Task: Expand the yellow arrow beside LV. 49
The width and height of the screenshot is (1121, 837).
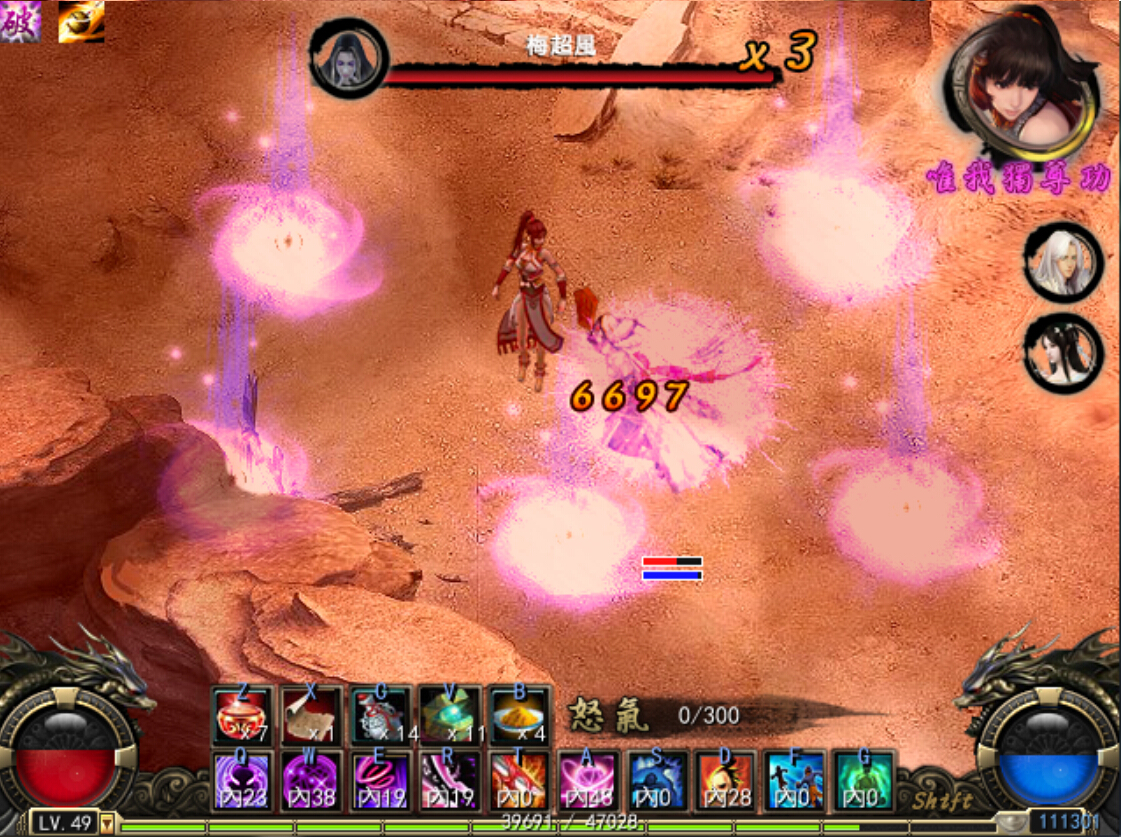Action: (x=107, y=824)
